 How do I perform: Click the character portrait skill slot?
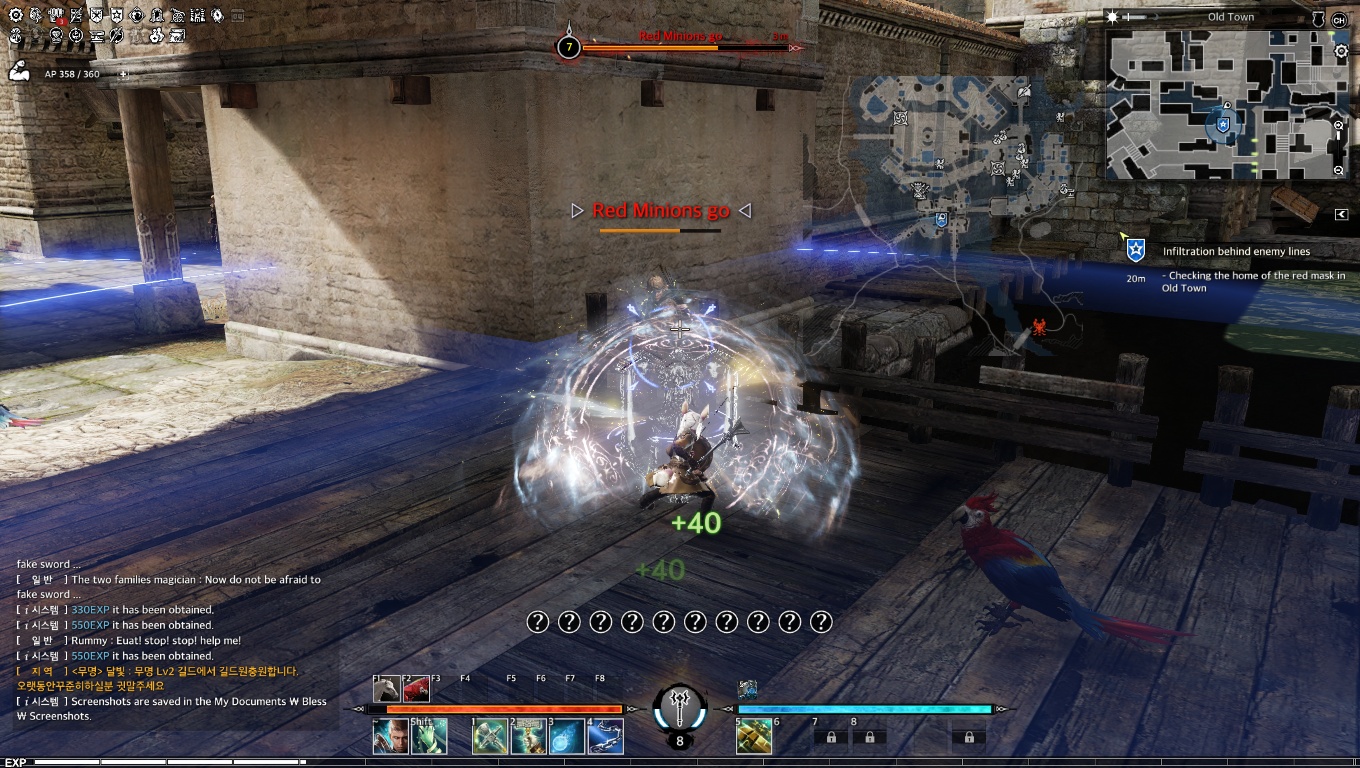390,737
